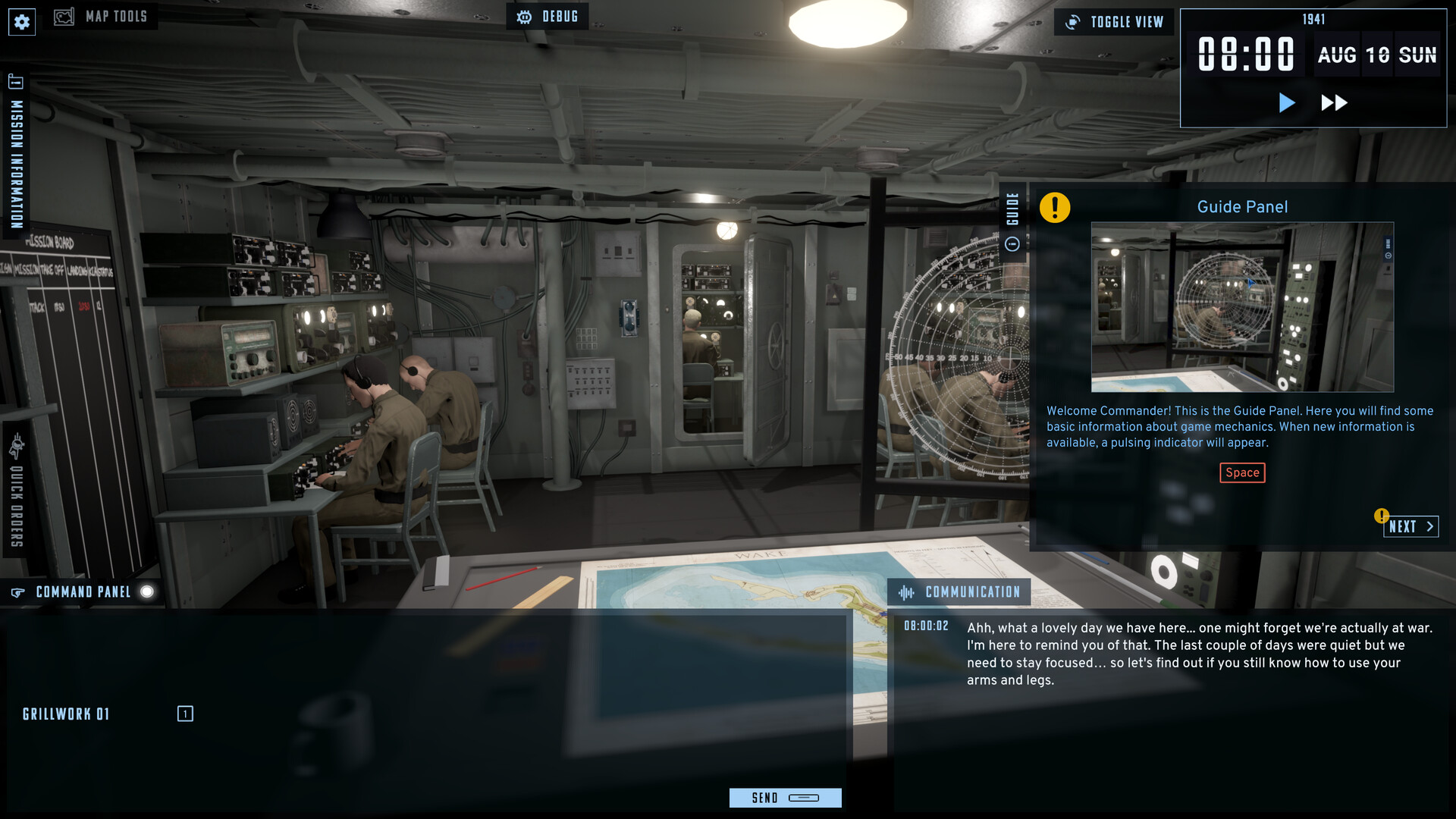Click the Send button
Viewport: 1456px width, 819px height.
pos(764,798)
